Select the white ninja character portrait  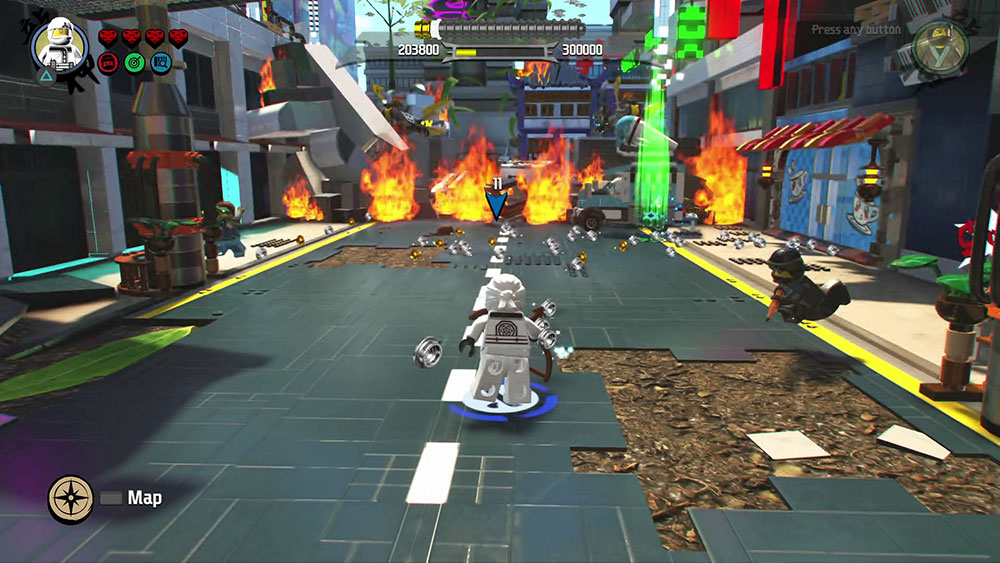point(59,44)
